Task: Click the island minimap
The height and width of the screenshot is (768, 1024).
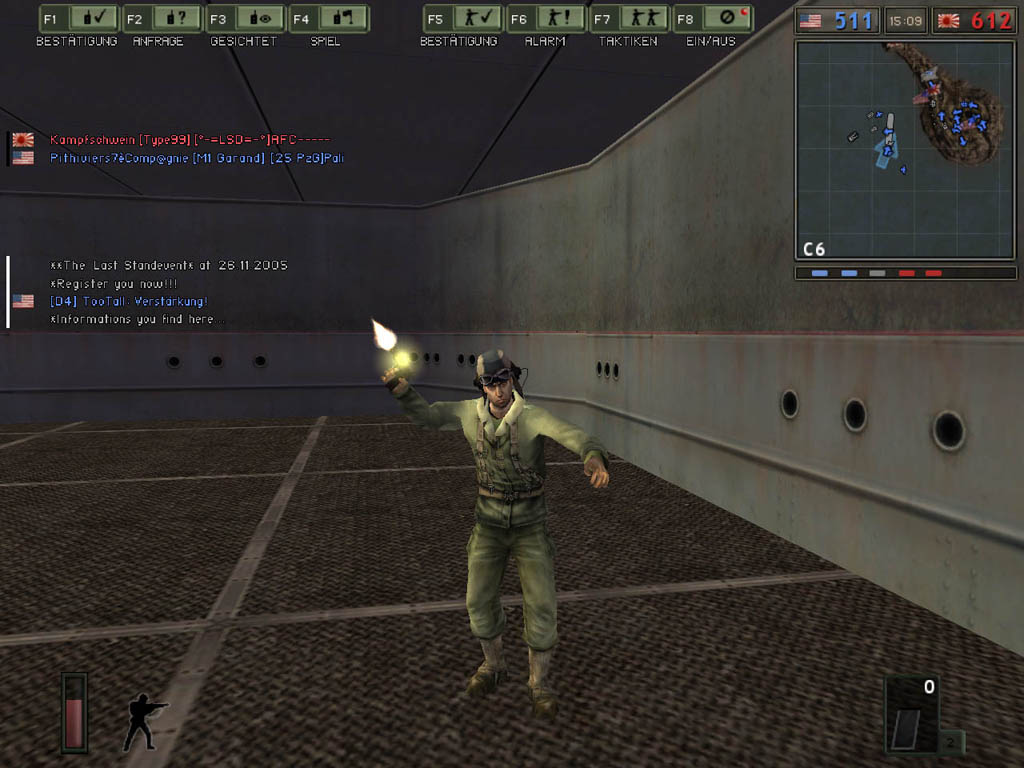Action: [x=905, y=150]
